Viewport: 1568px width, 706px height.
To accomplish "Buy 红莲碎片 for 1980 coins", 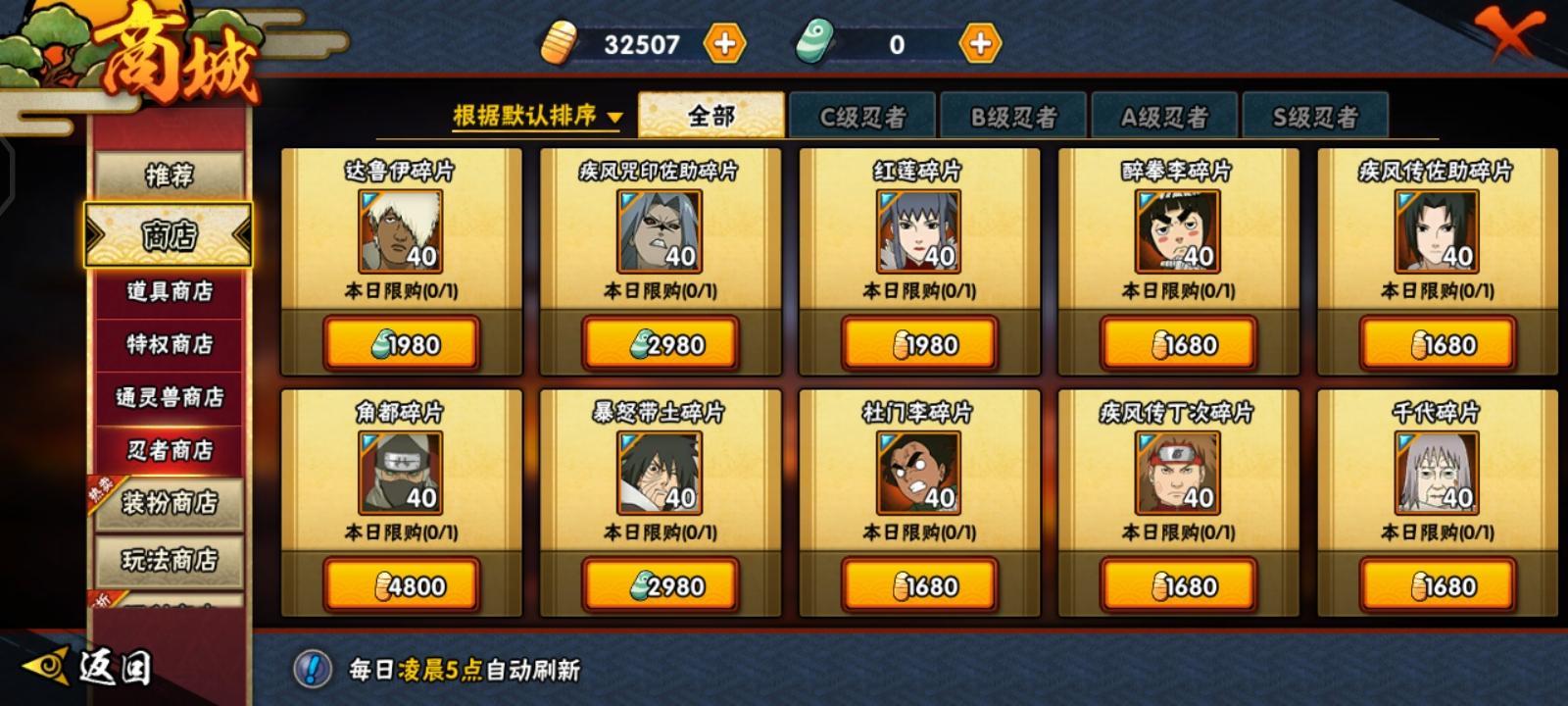I will pyautogui.click(x=918, y=342).
